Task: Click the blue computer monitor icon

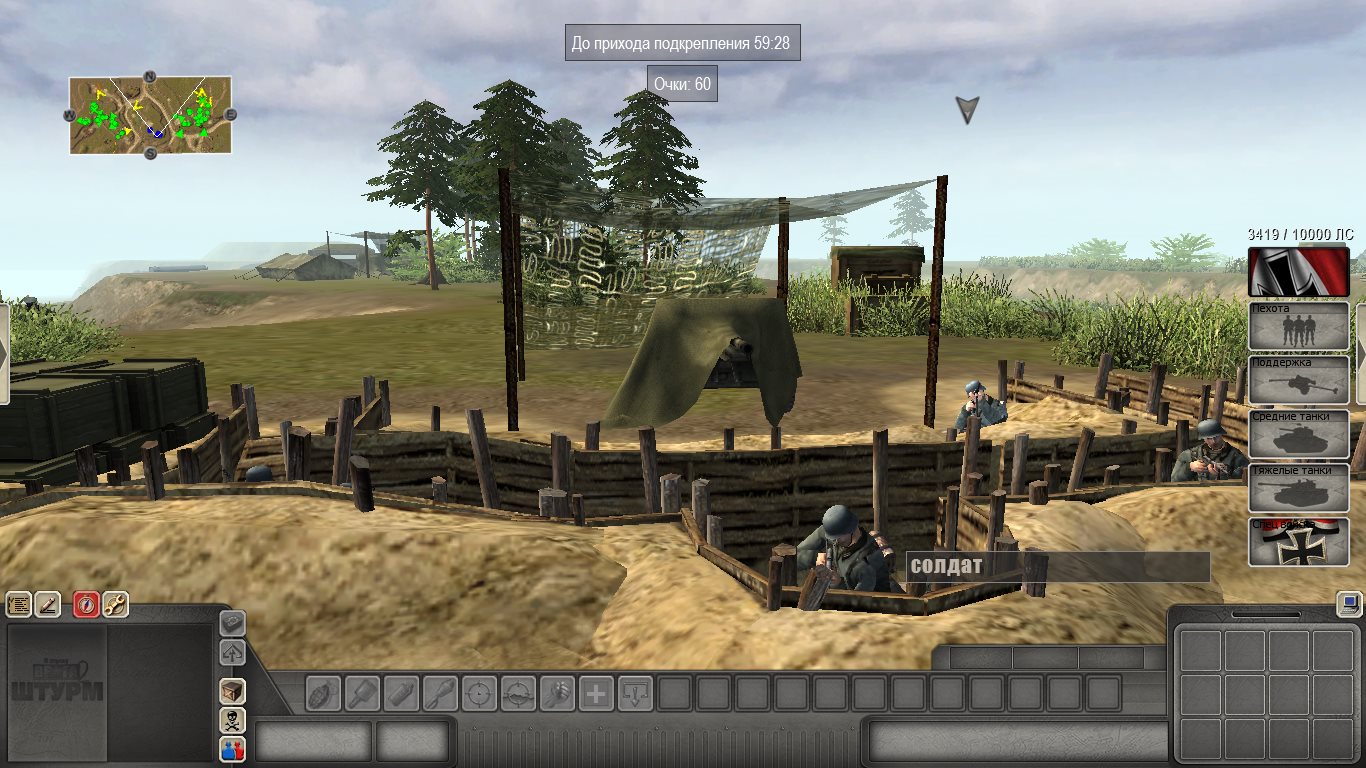Action: (x=1348, y=604)
